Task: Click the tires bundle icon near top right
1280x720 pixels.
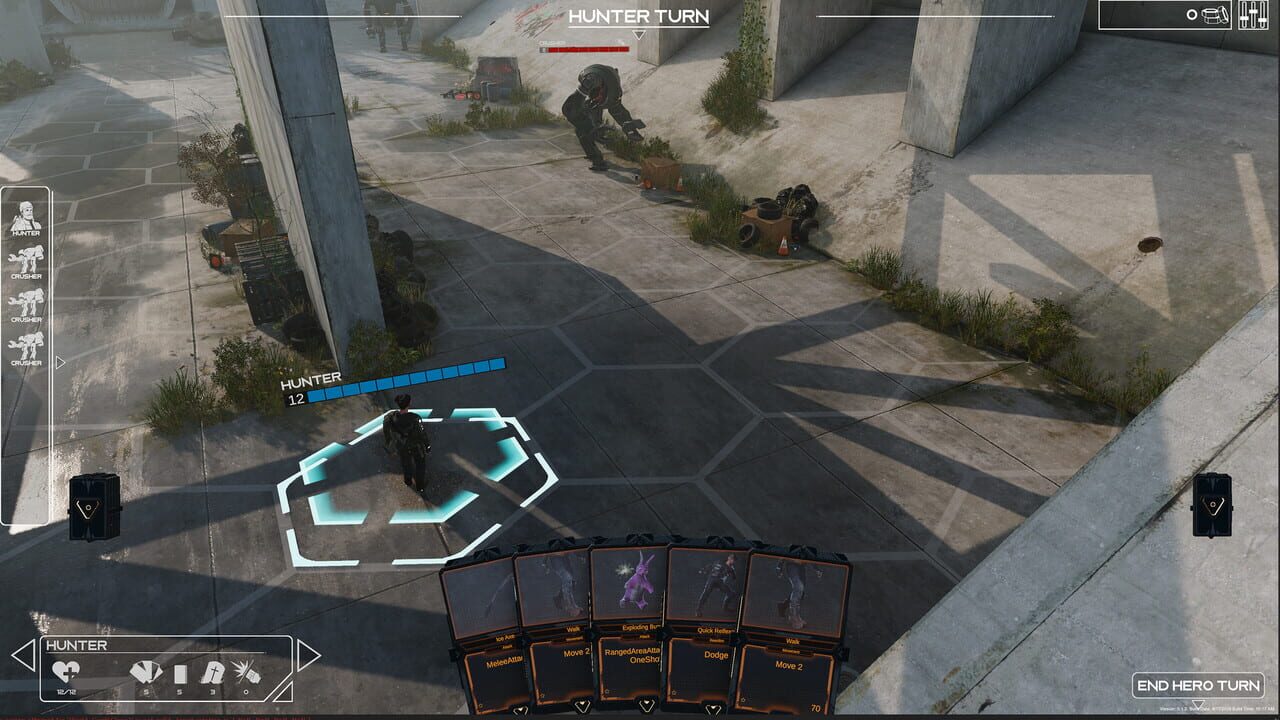Action: (1214, 15)
